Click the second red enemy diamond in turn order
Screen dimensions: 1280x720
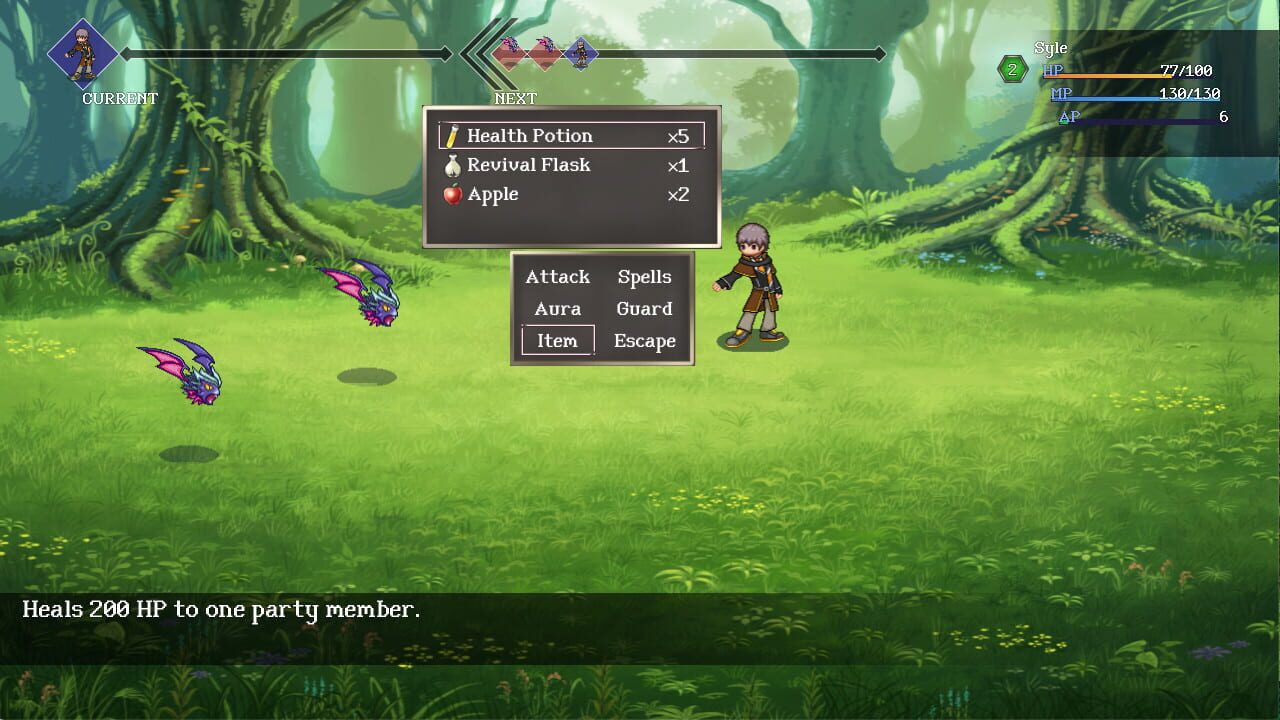pyautogui.click(x=545, y=56)
